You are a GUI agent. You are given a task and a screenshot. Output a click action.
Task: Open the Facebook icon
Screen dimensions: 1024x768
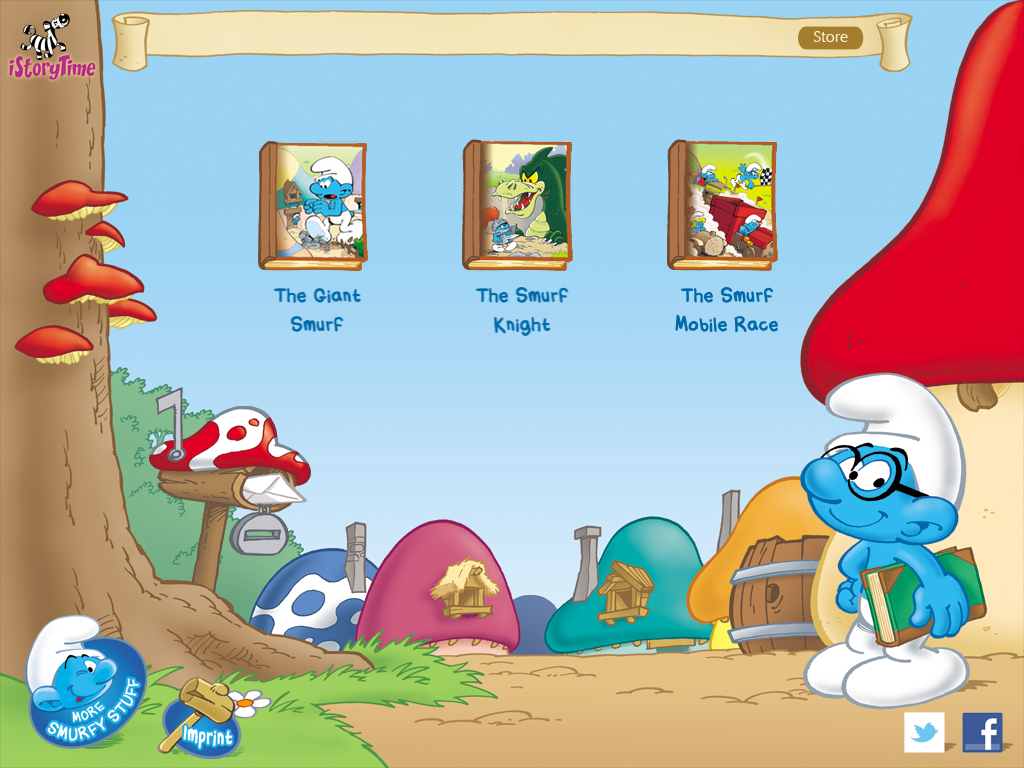[x=982, y=732]
